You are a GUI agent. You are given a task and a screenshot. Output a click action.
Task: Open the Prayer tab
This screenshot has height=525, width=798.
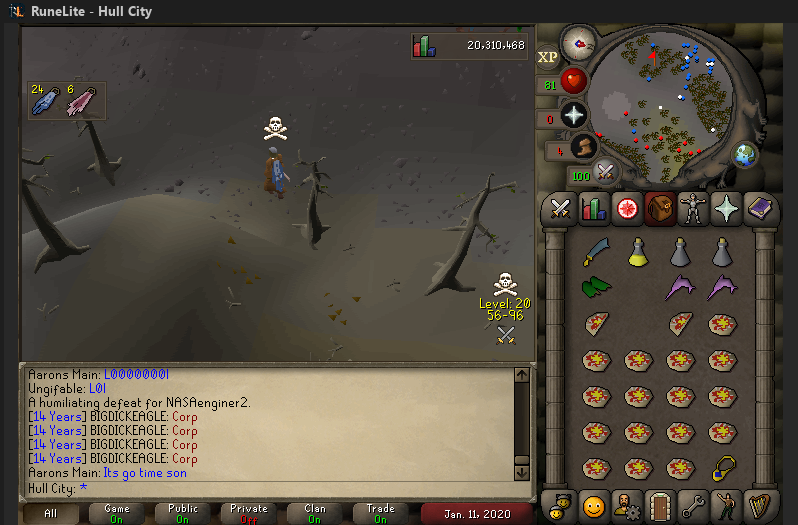[x=725, y=209]
